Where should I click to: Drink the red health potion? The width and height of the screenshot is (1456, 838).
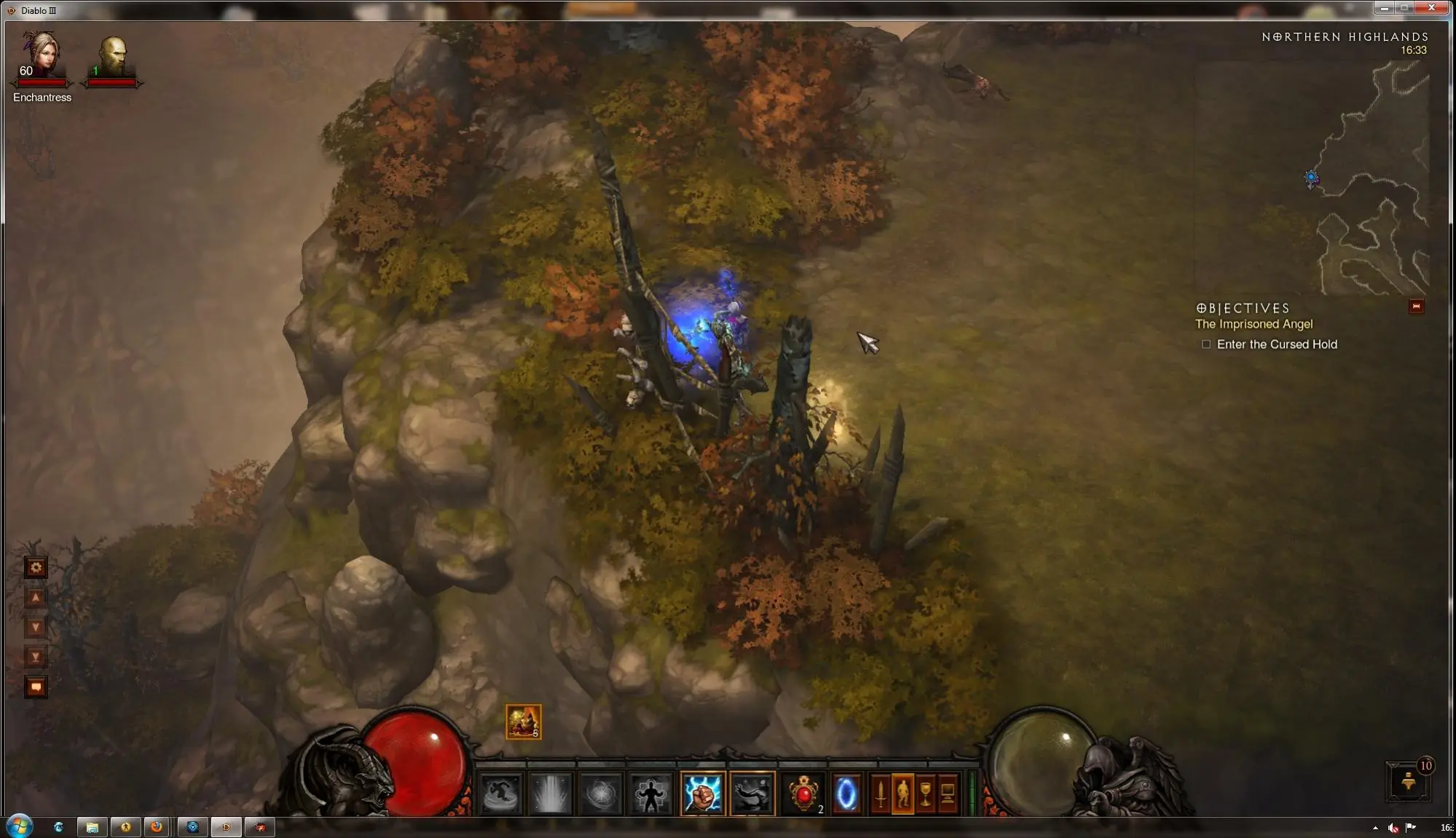click(x=804, y=794)
